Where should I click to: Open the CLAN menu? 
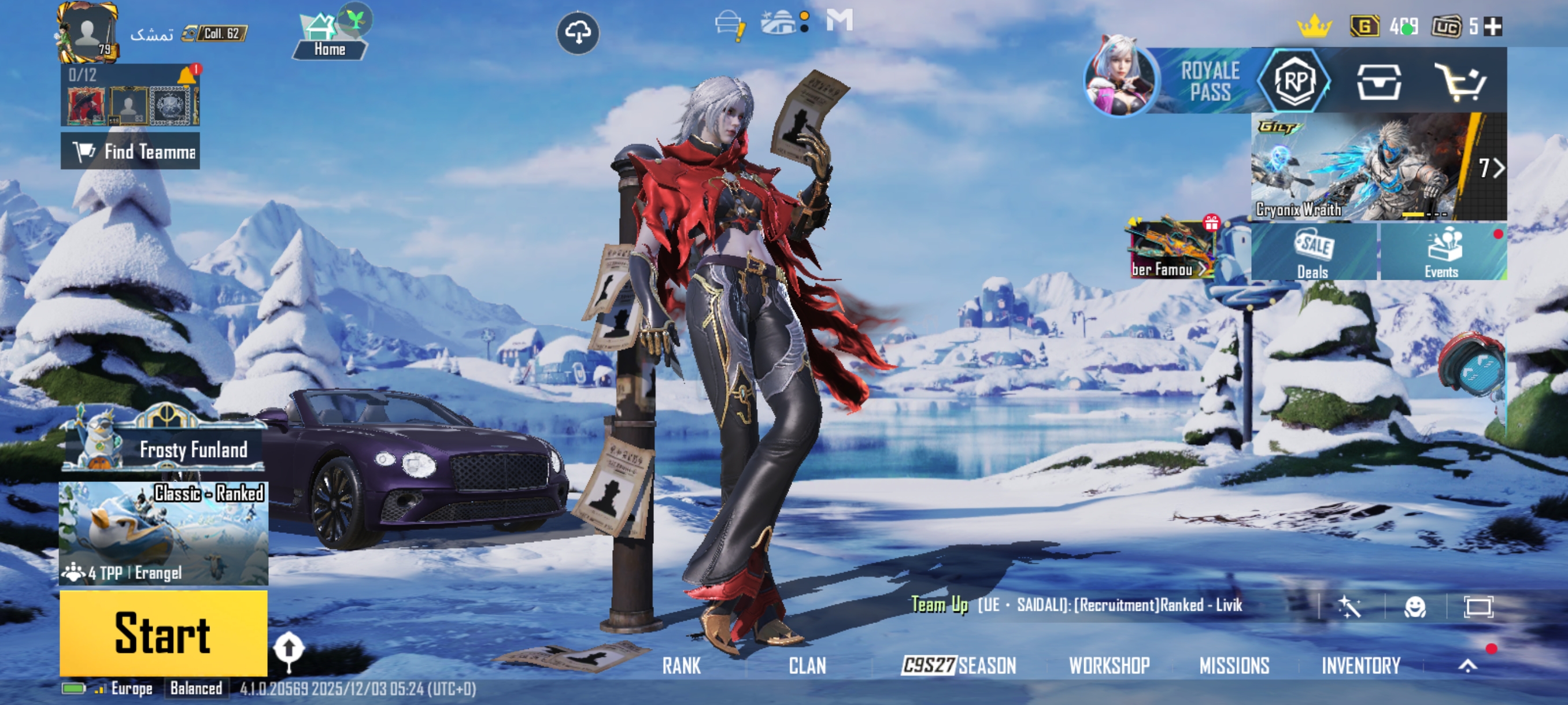point(807,666)
